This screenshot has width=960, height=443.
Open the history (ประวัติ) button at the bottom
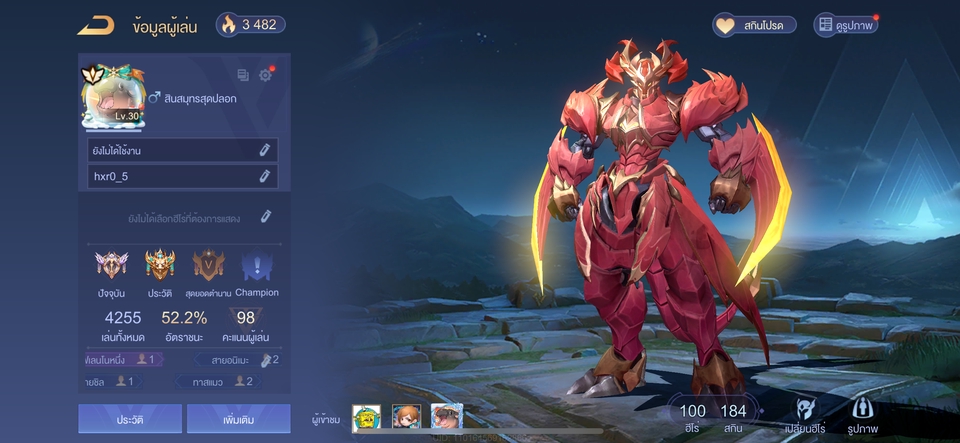130,419
